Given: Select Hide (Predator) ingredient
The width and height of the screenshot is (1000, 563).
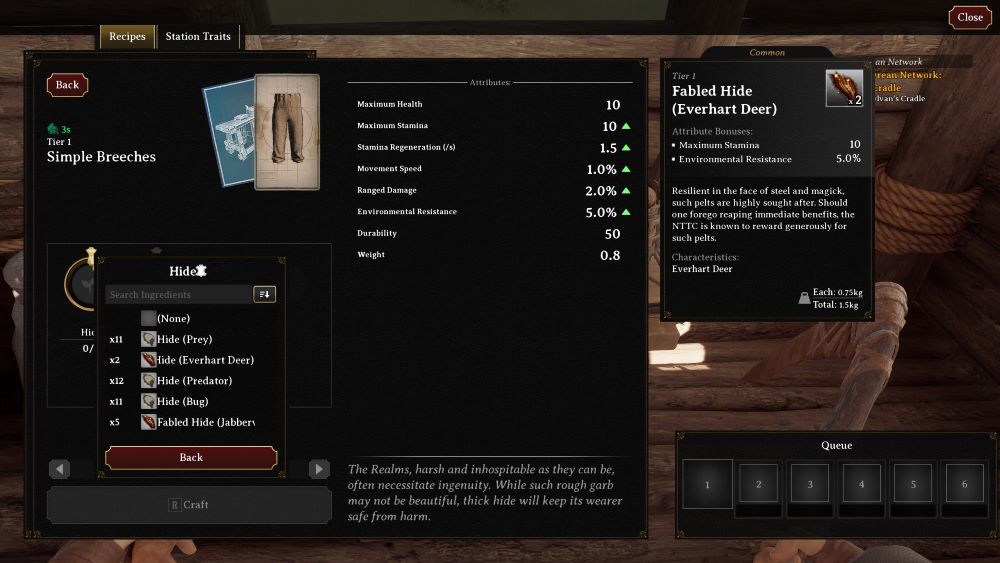Looking at the screenshot, I should click(193, 381).
